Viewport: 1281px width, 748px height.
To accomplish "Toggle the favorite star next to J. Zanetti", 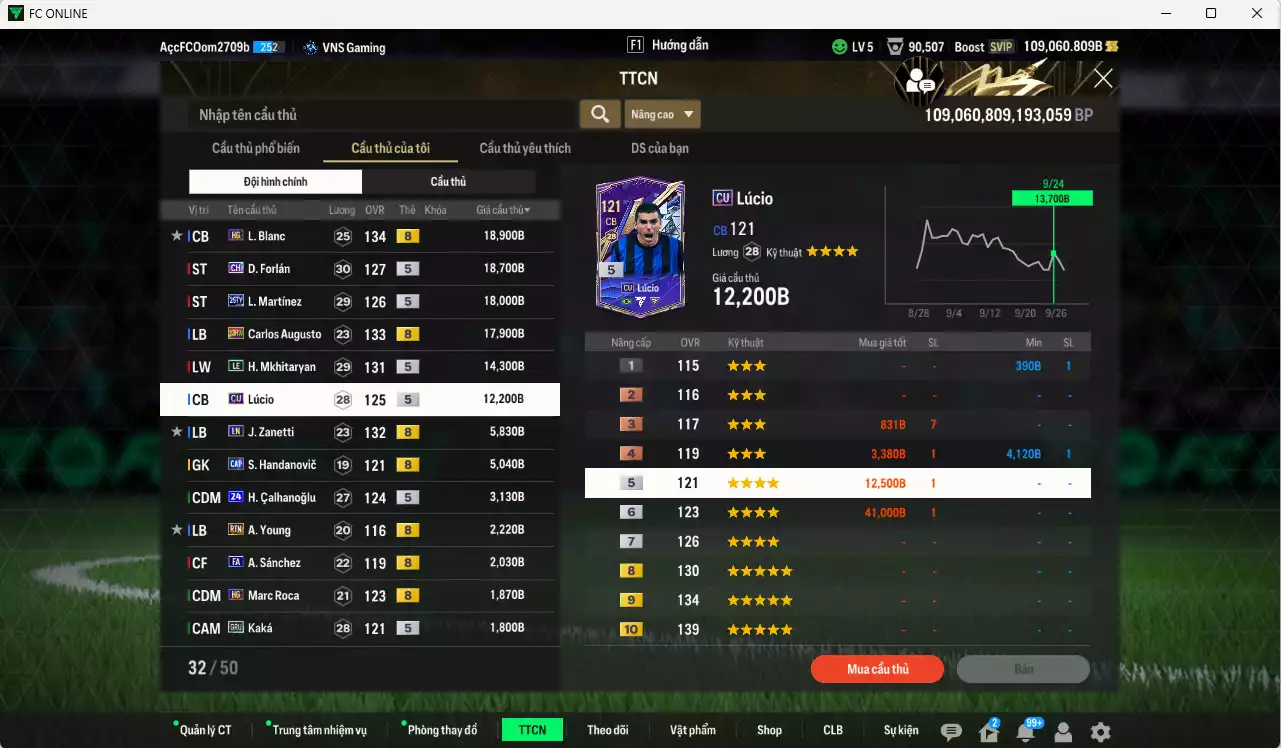I will click(x=177, y=432).
